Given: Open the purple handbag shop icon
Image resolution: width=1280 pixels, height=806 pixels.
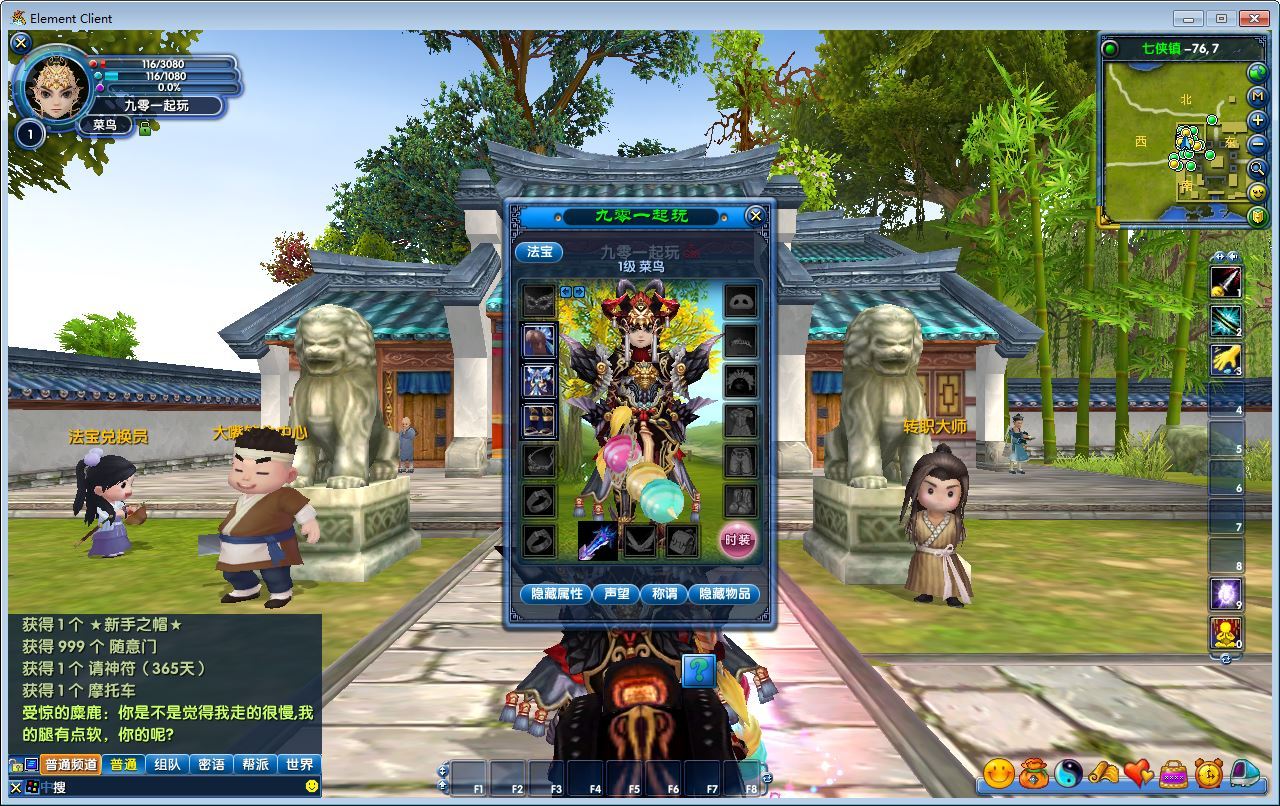Looking at the screenshot, I should [x=1173, y=773].
